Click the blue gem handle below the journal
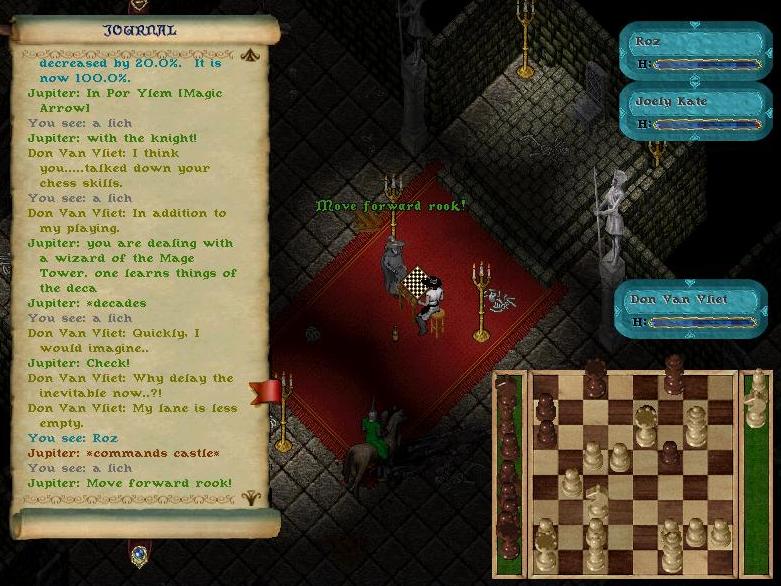781x586 pixels. (x=139, y=551)
